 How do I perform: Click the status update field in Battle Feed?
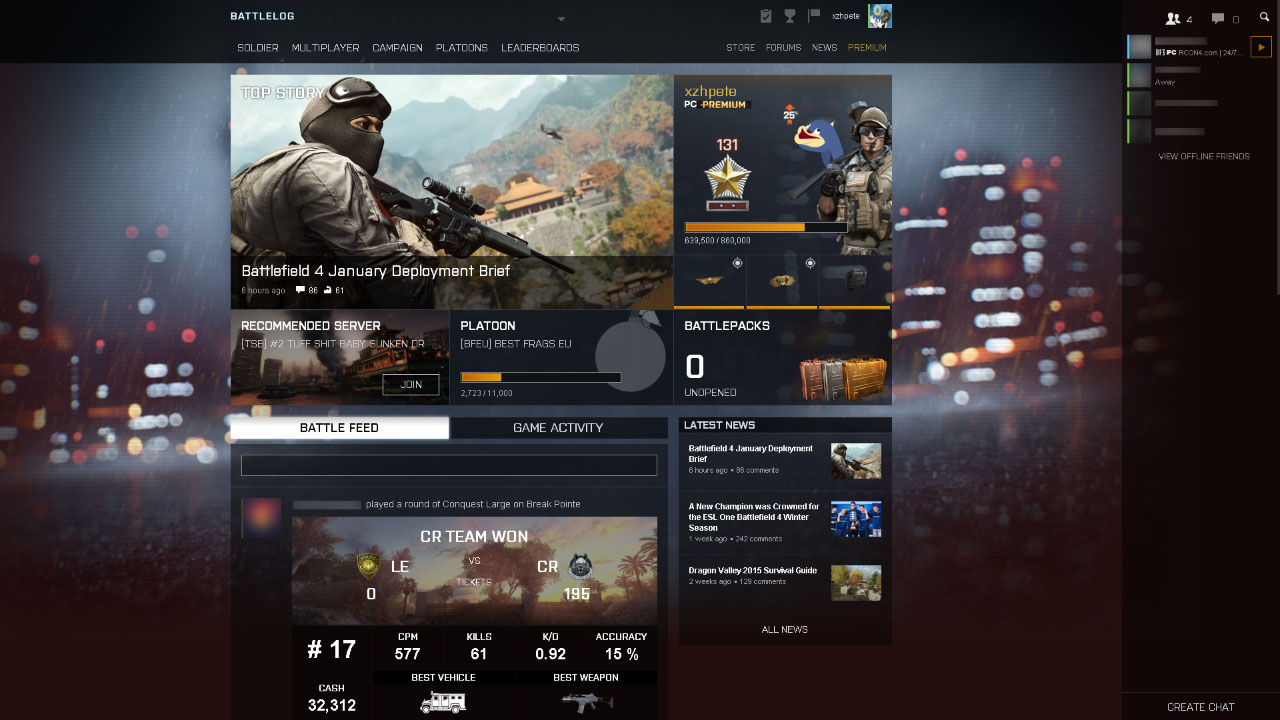[449, 464]
